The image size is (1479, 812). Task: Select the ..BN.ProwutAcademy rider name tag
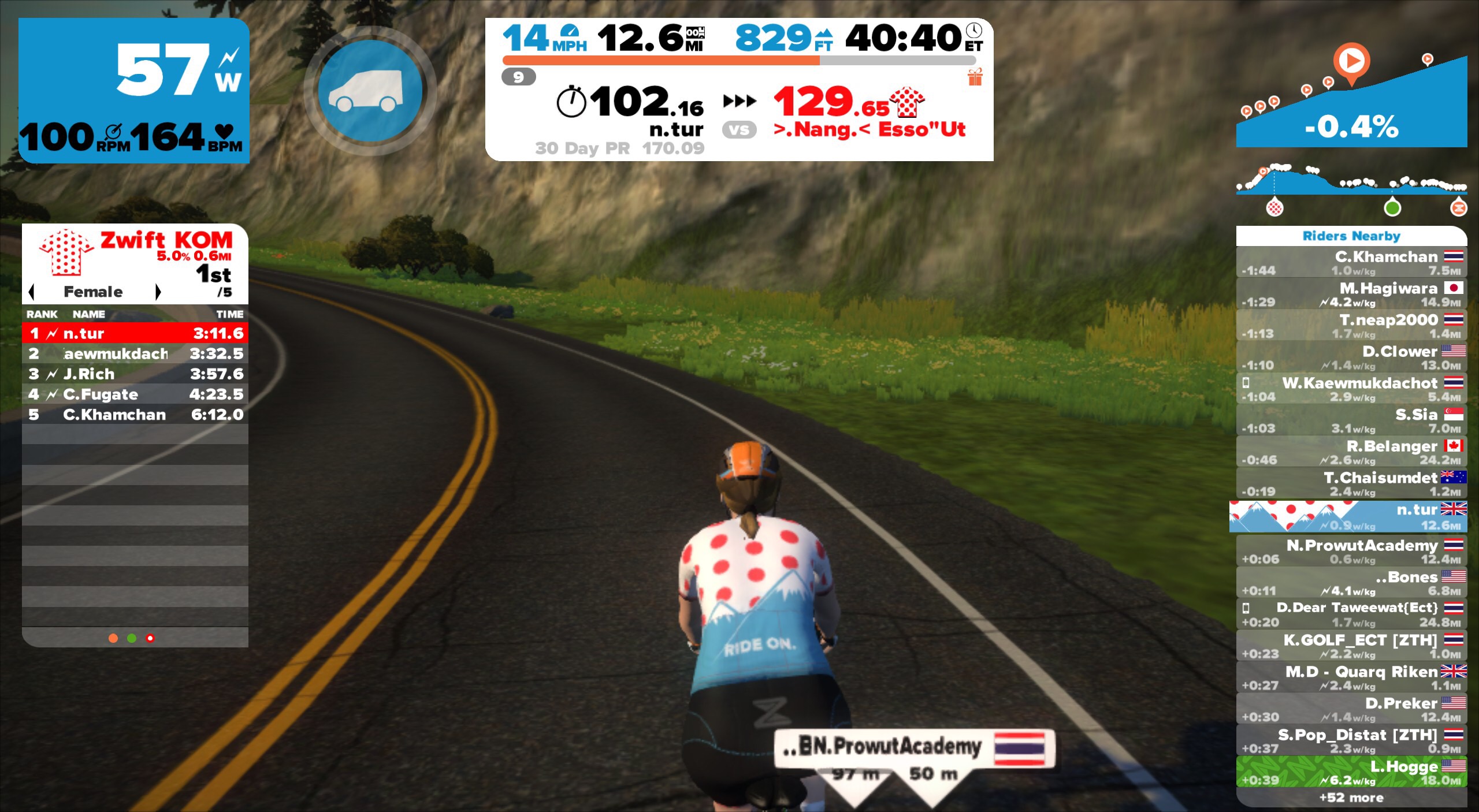[914, 747]
